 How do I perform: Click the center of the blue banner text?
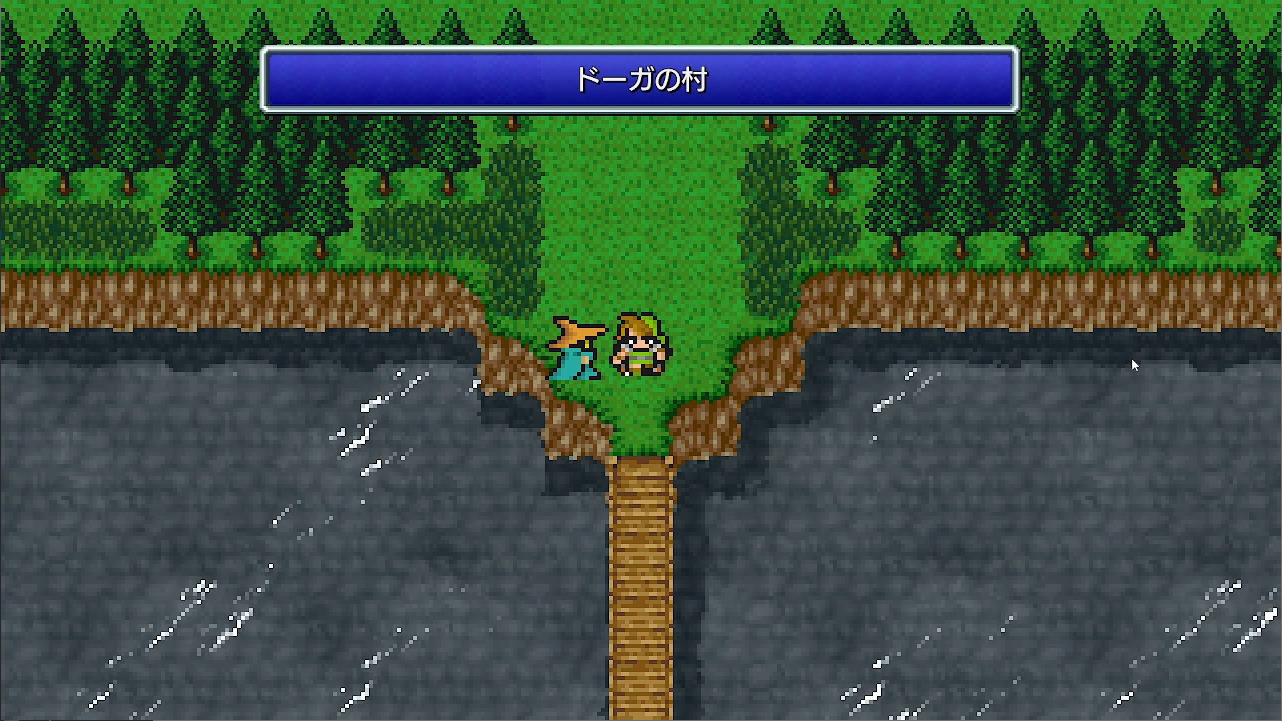(x=640, y=80)
